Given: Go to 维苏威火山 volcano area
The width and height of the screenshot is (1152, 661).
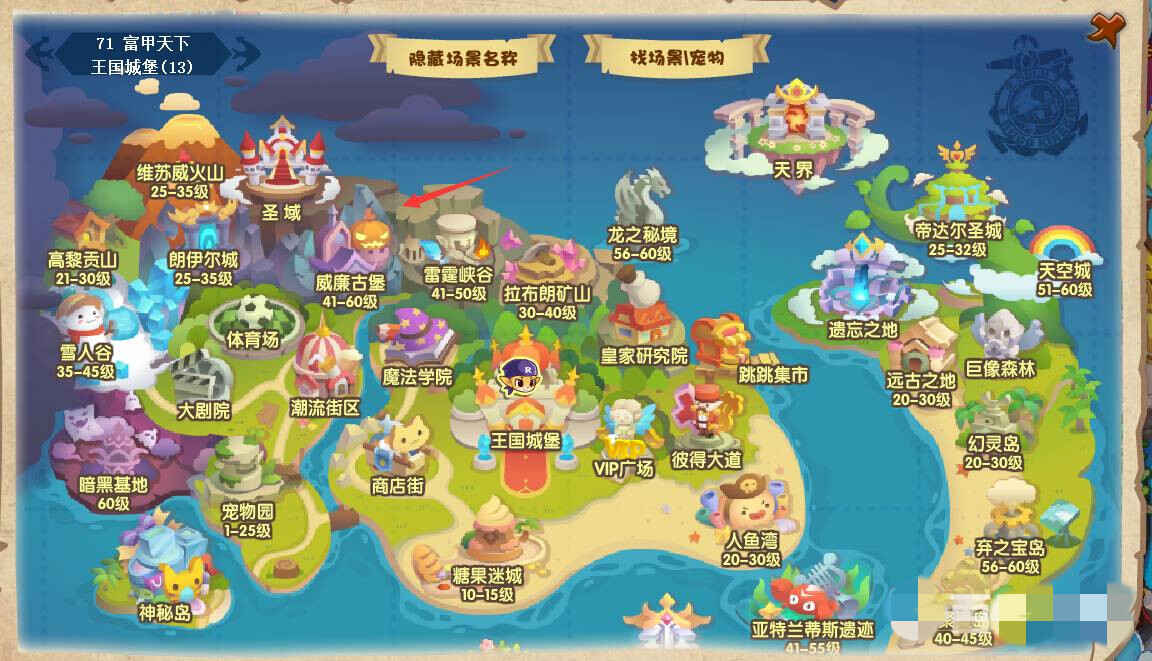Looking at the screenshot, I should 180,150.
